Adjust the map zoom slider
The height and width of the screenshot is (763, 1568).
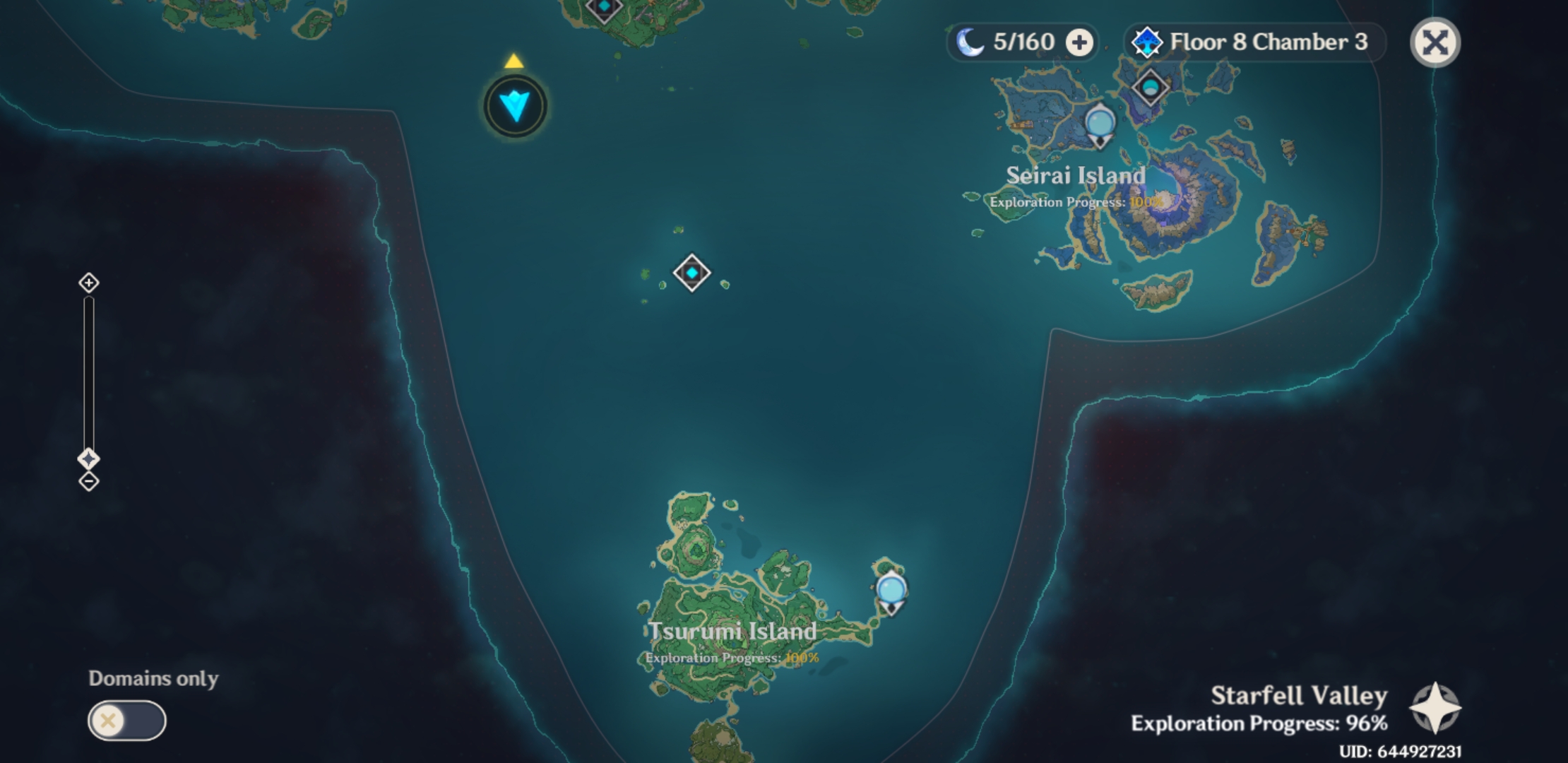pos(88,374)
